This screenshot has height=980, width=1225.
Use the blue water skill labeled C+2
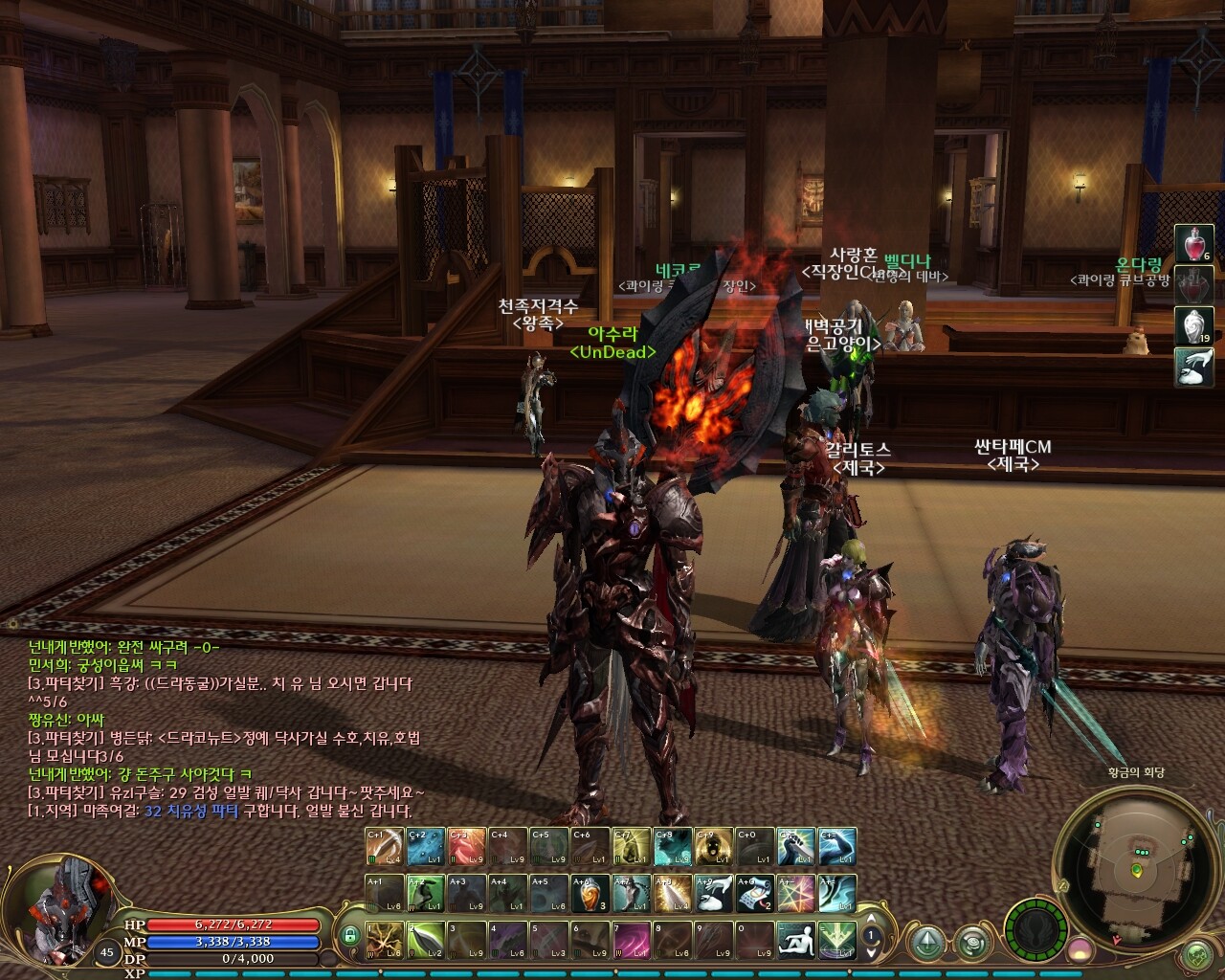point(424,847)
